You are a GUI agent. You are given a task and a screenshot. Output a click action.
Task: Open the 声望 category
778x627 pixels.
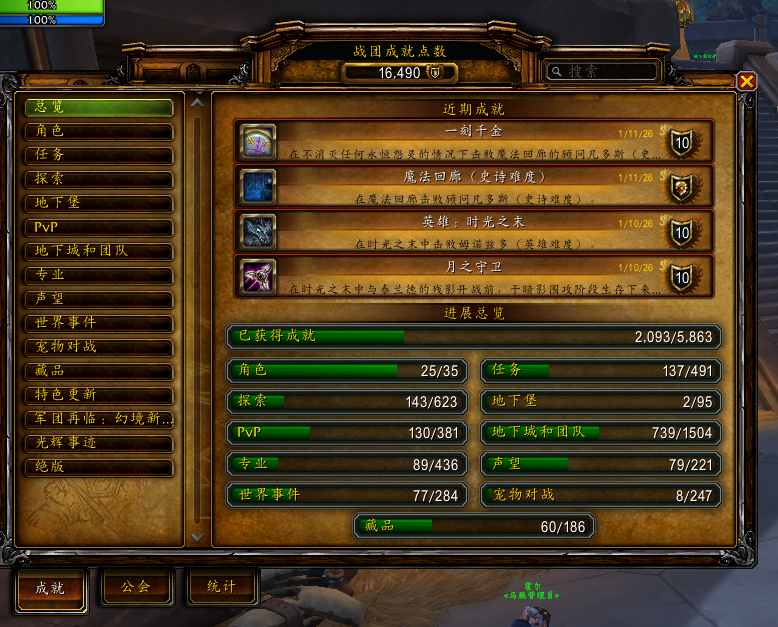[x=99, y=299]
